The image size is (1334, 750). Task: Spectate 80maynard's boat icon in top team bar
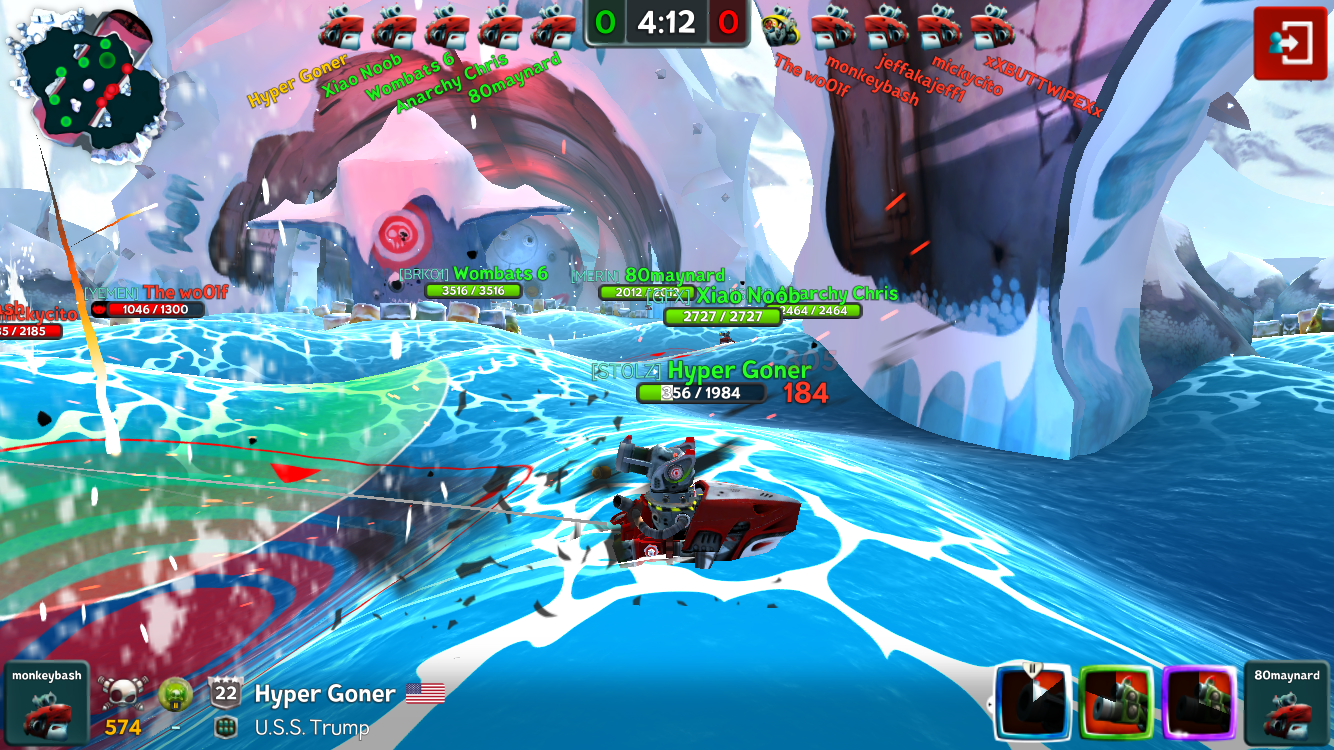click(553, 27)
